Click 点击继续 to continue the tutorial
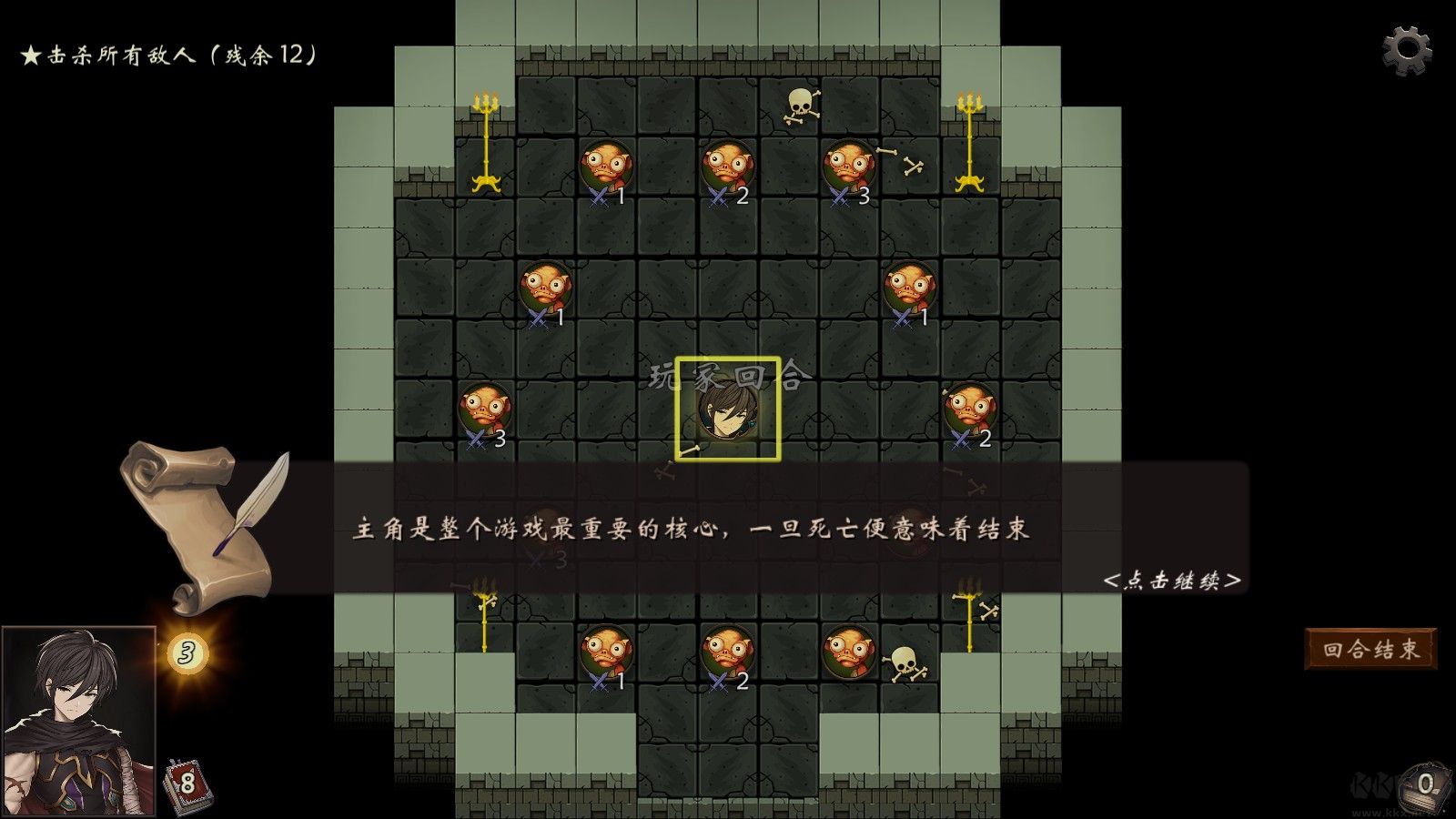 pyautogui.click(x=1172, y=582)
